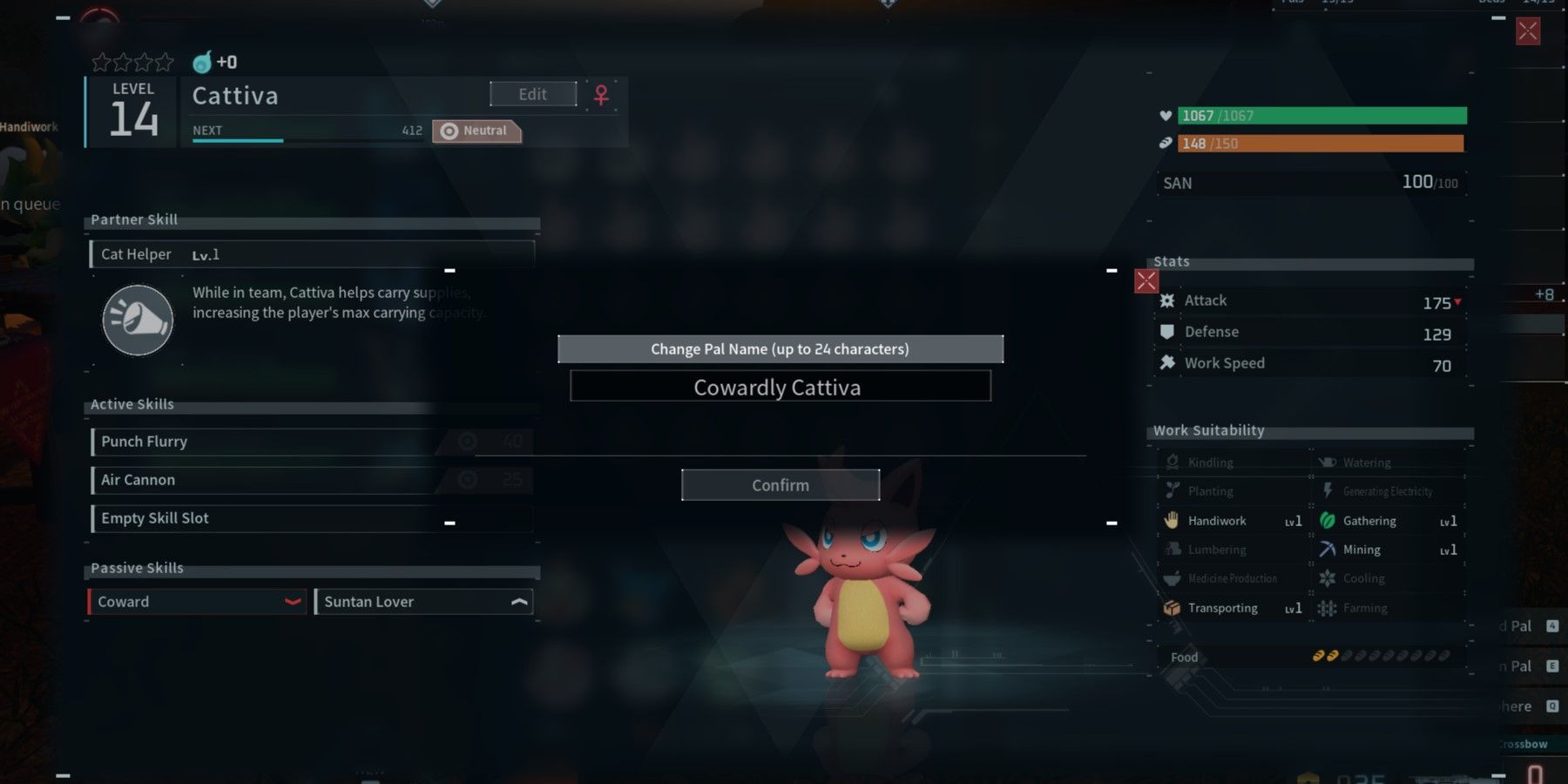Click the Edit name button

533,94
